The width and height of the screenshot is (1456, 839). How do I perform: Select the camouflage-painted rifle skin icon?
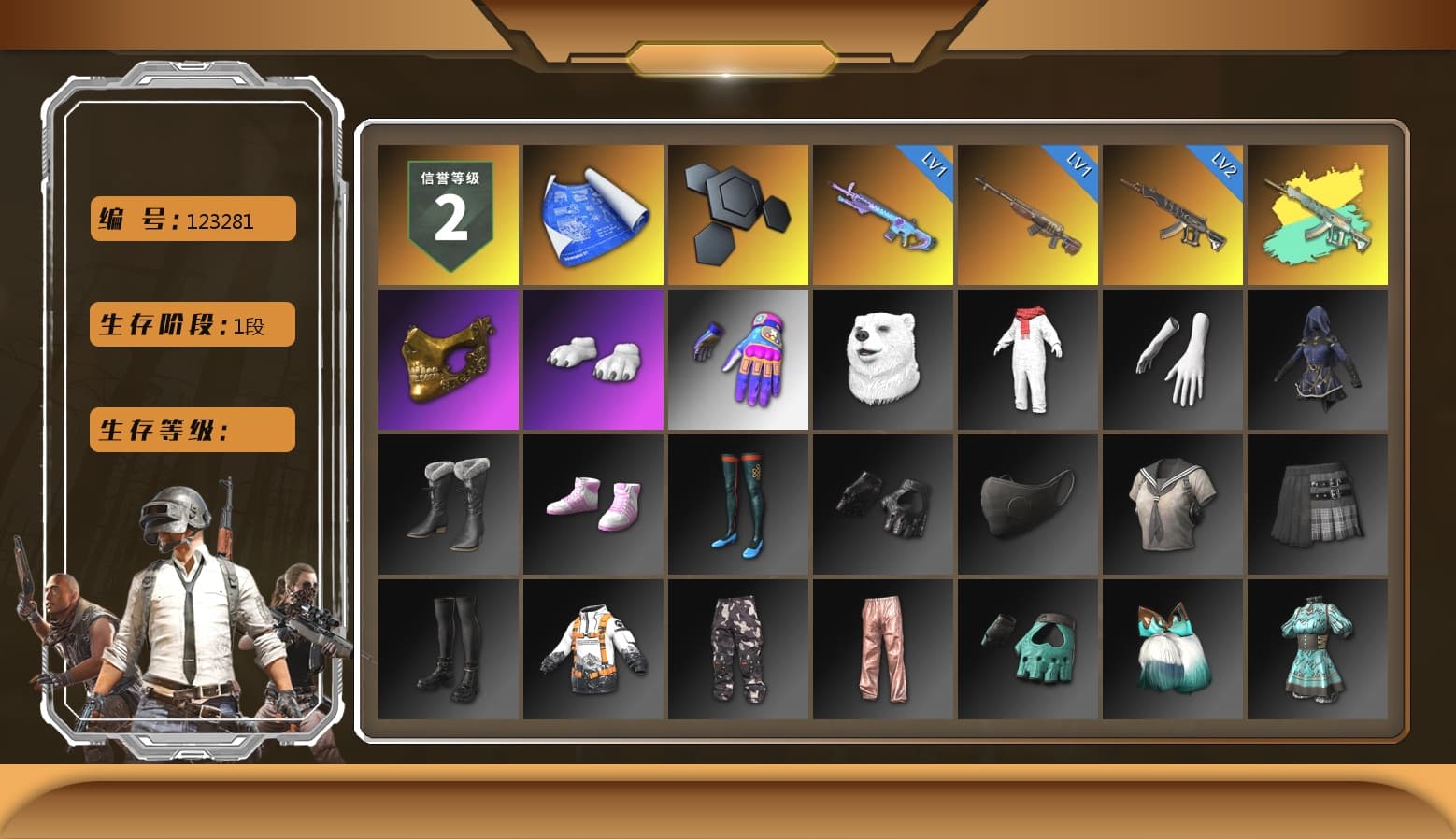[x=1317, y=213]
